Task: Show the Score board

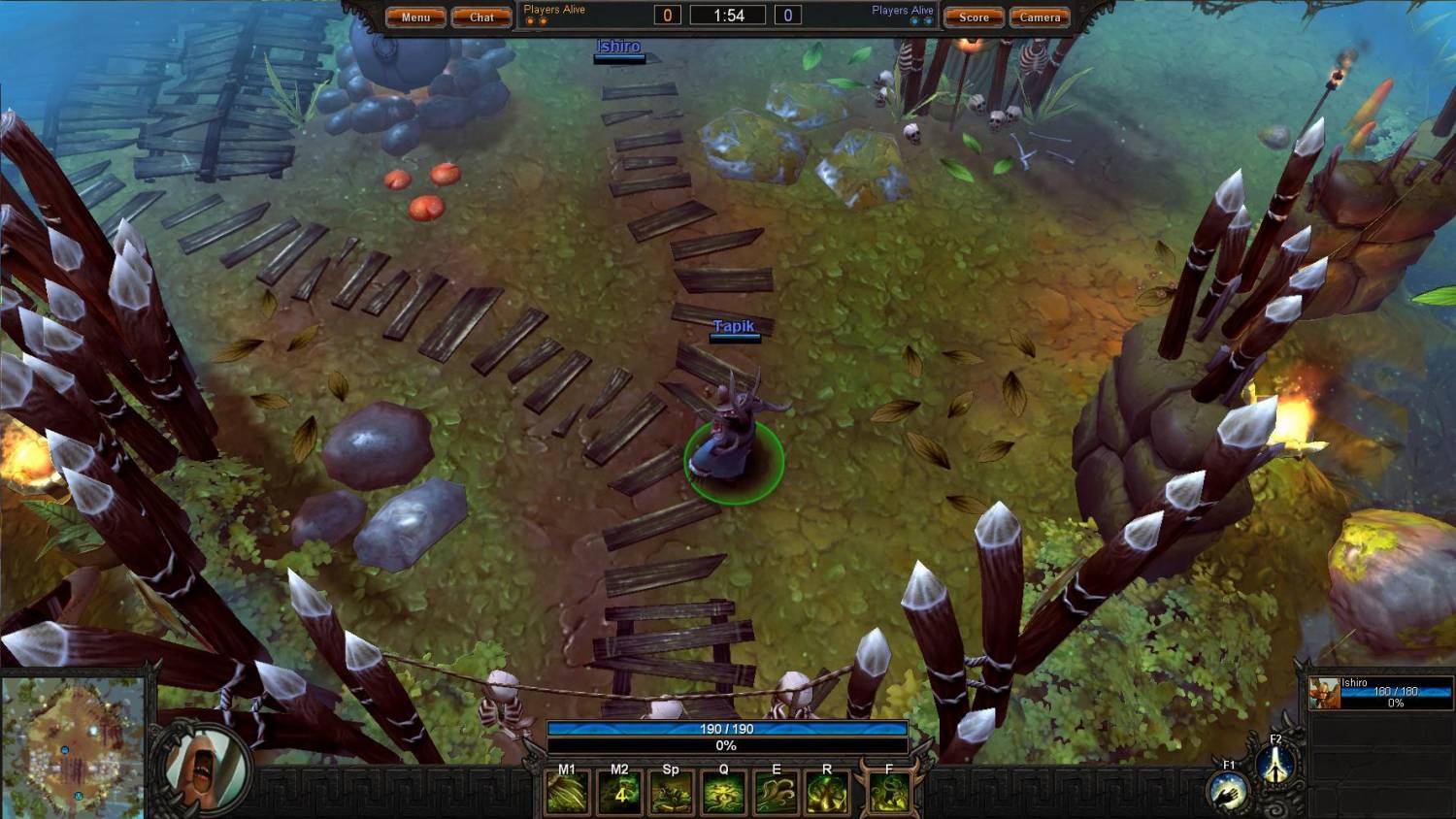Action: point(974,17)
